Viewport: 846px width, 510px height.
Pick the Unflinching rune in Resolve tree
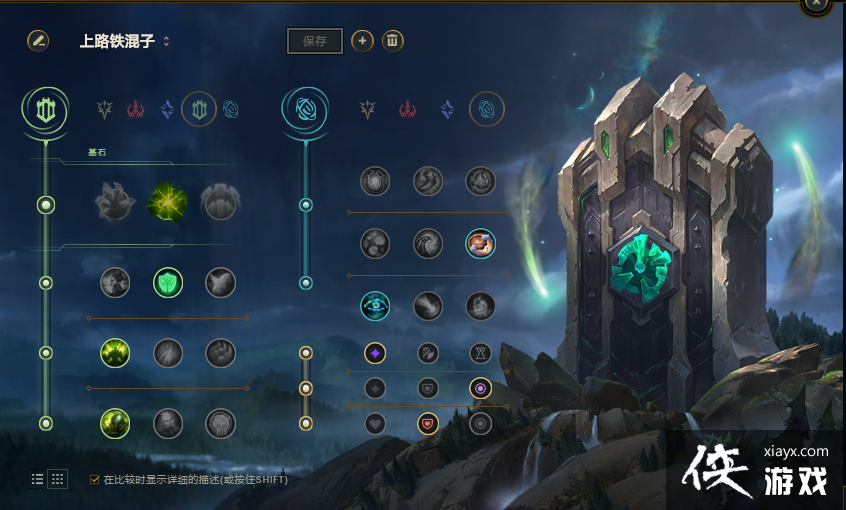coord(221,423)
